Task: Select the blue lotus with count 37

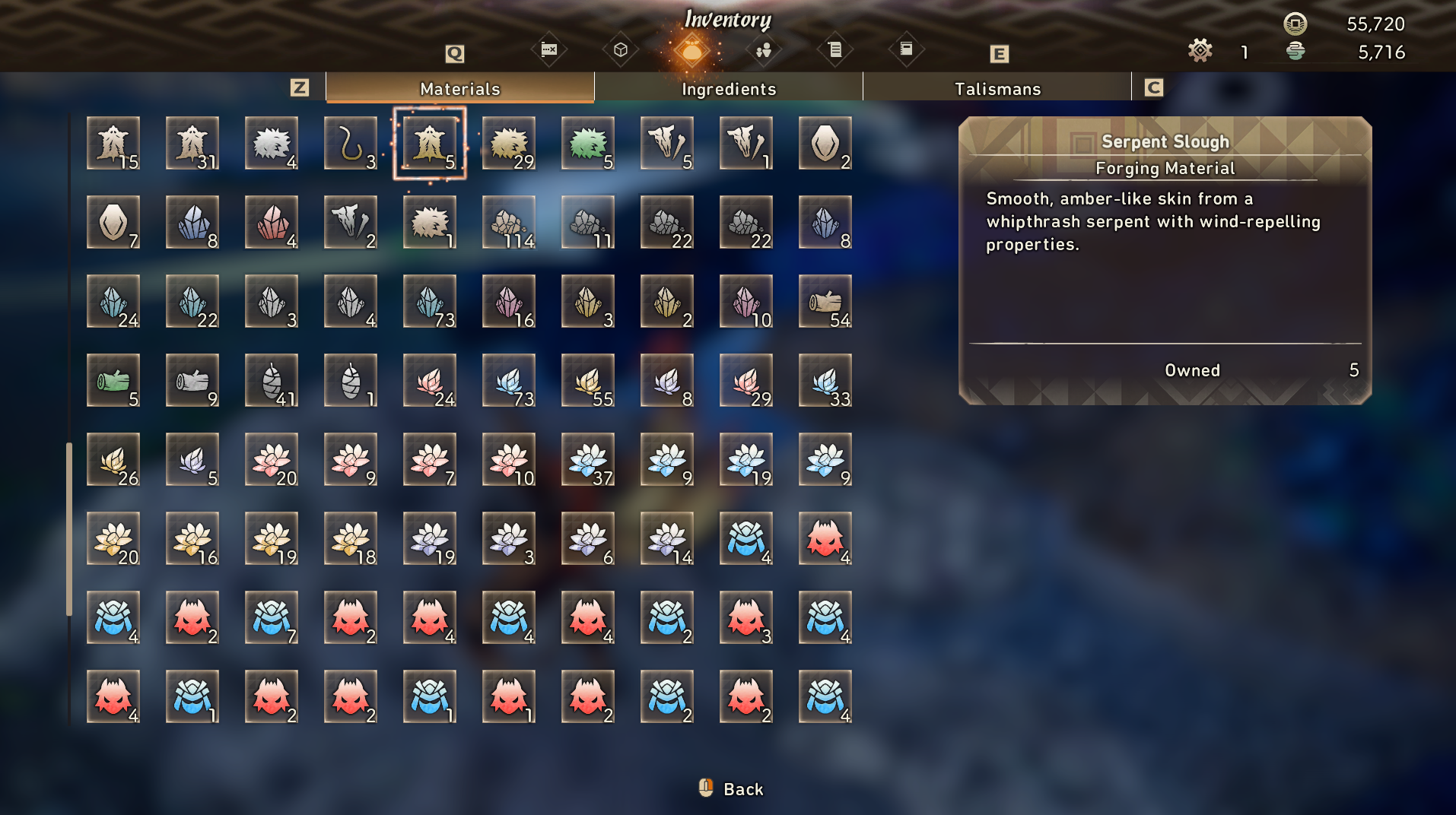Action: coord(588,459)
